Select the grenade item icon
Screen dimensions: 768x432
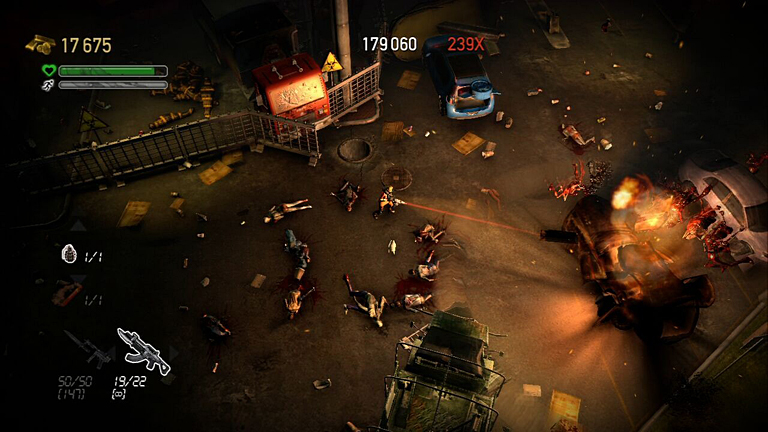pyautogui.click(x=69, y=255)
